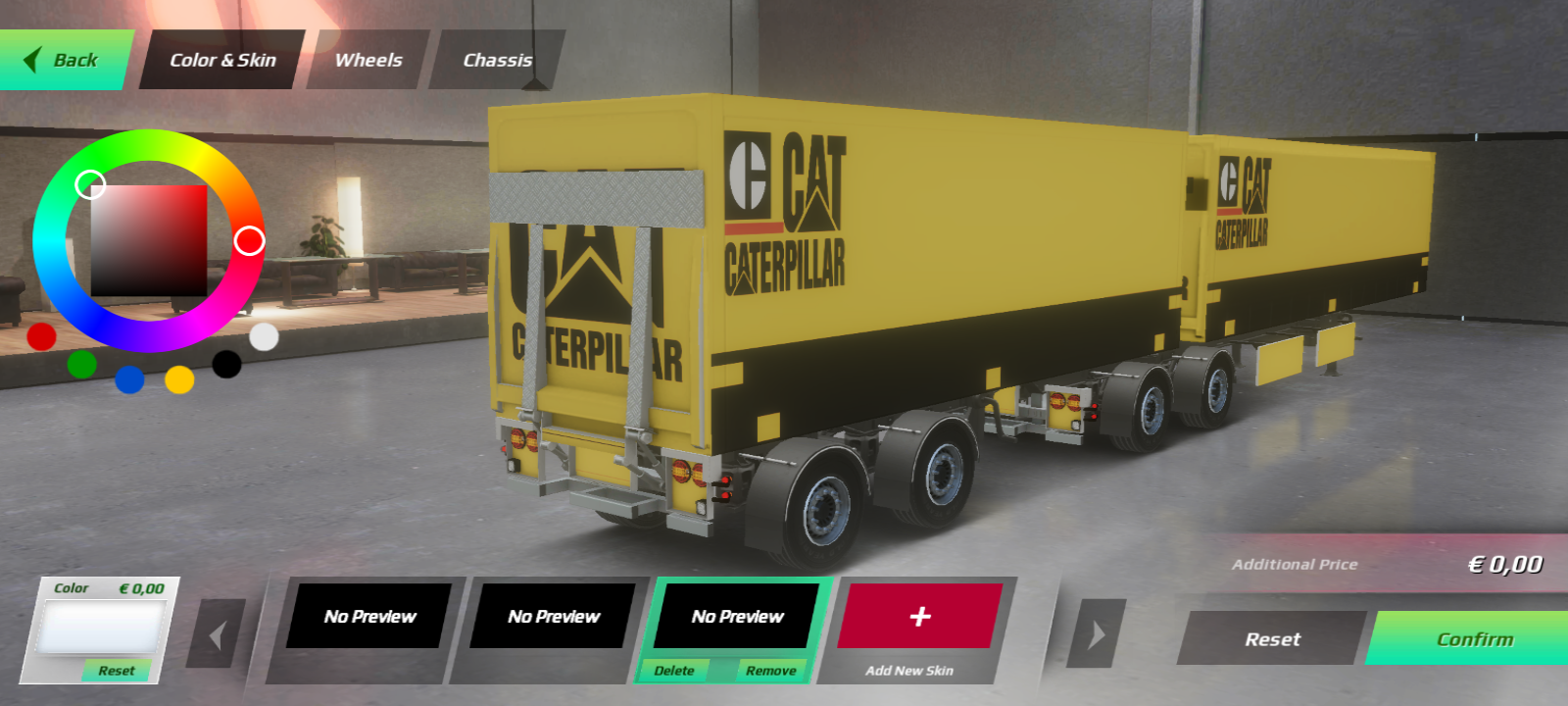The height and width of the screenshot is (706, 1568).
Task: Select the highlighted third No Preview skin slot
Action: point(736,617)
